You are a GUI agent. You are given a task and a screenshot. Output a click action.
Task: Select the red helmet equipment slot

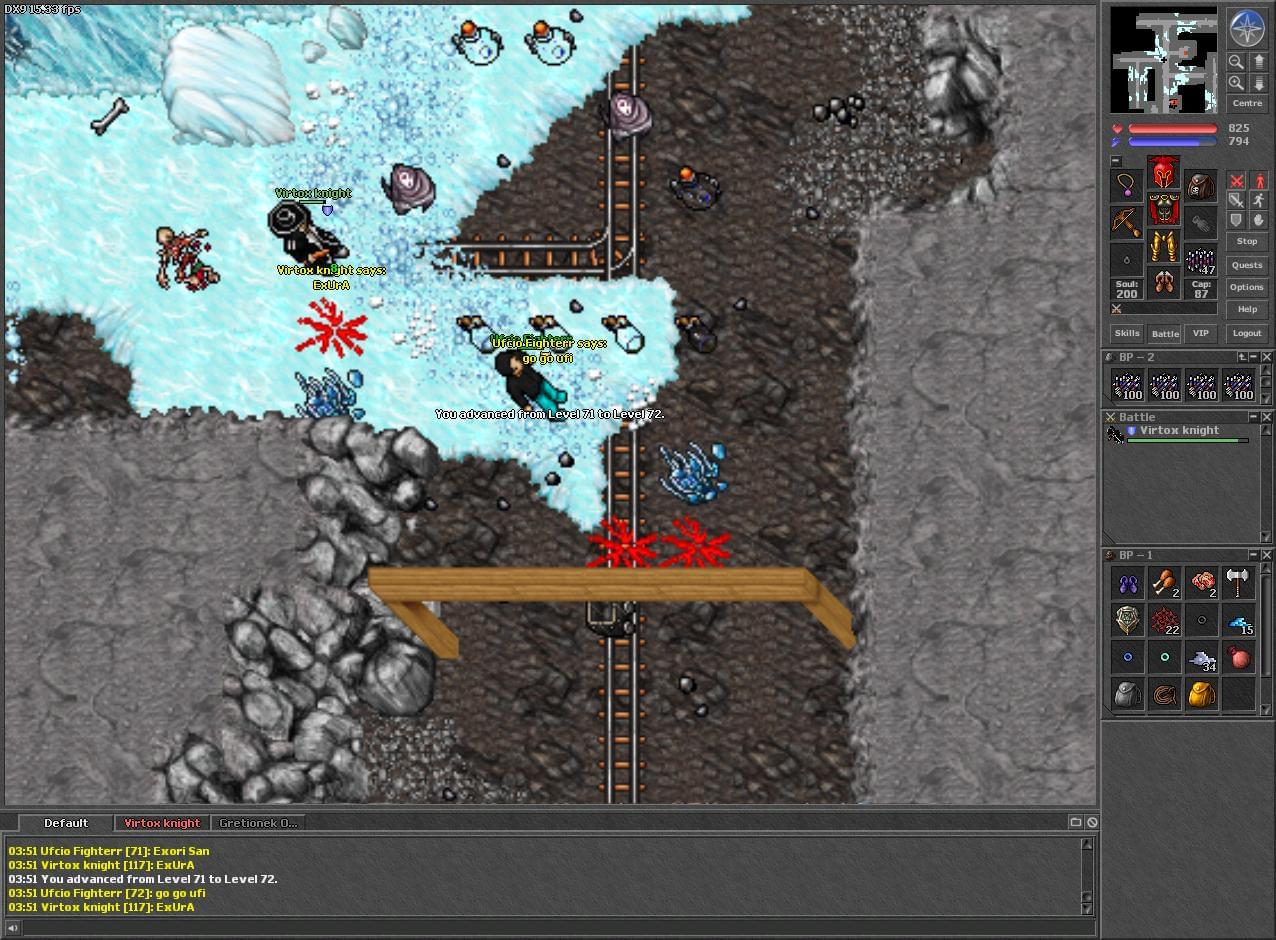click(1163, 173)
